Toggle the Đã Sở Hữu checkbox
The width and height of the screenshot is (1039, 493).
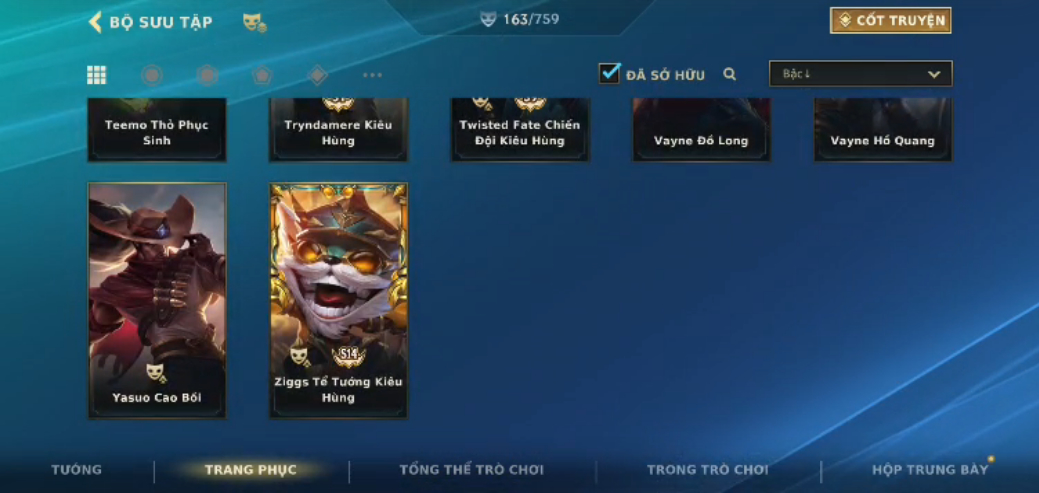pos(609,73)
